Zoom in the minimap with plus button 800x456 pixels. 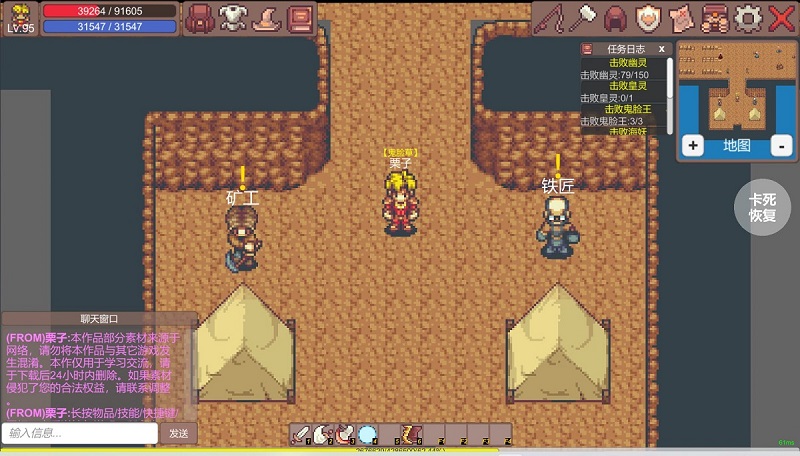pos(692,146)
